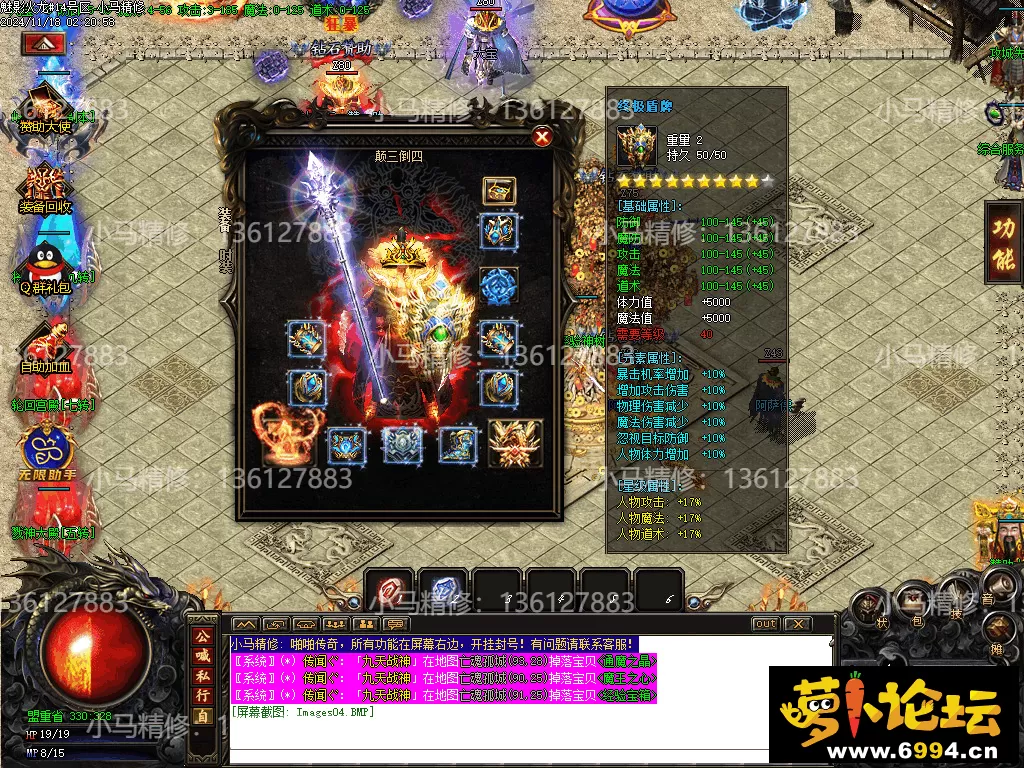Activate 自助加血 self-heal icon
The width and height of the screenshot is (1024, 768).
click(x=44, y=344)
